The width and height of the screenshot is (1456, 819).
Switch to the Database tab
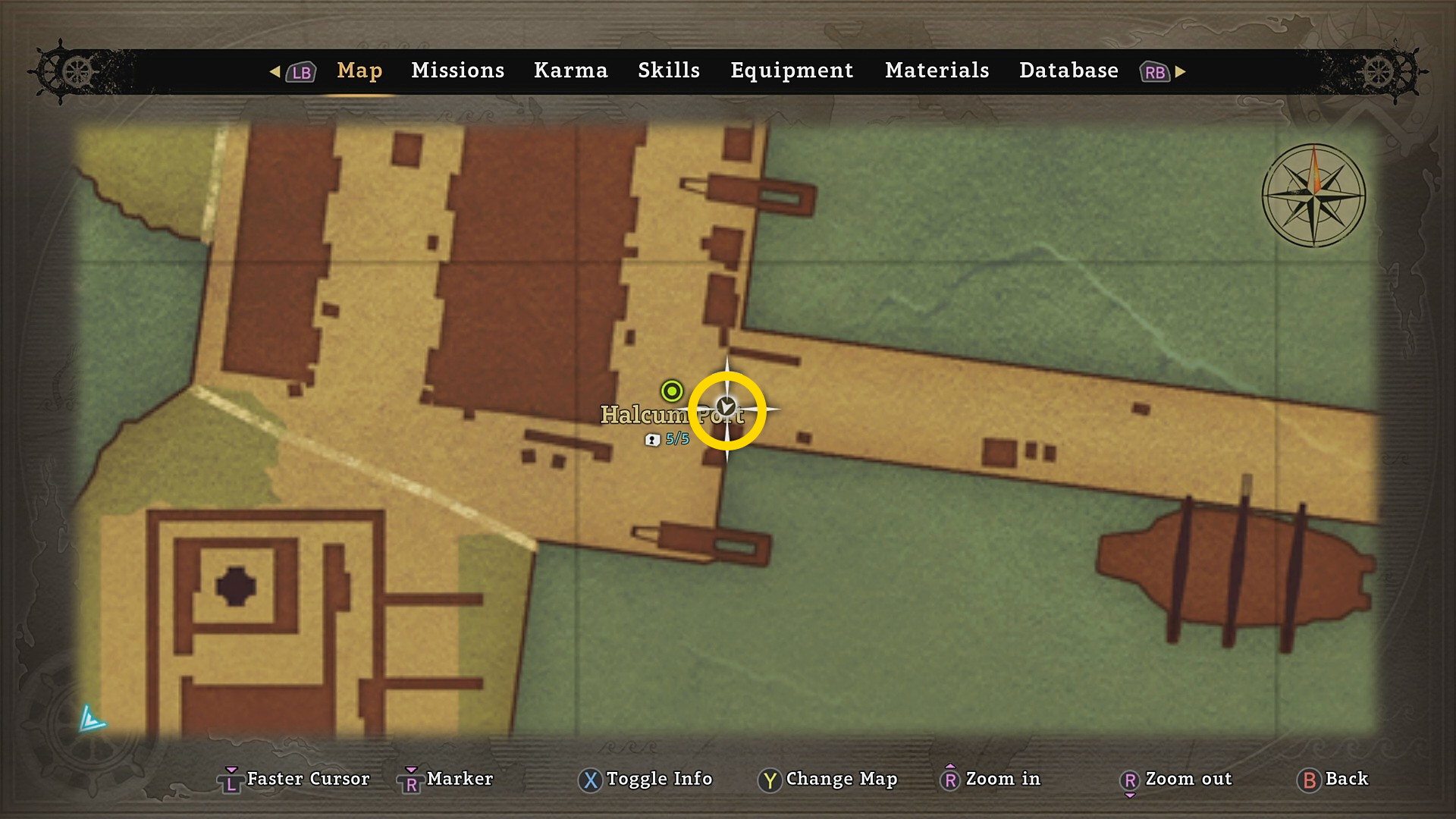point(1068,71)
